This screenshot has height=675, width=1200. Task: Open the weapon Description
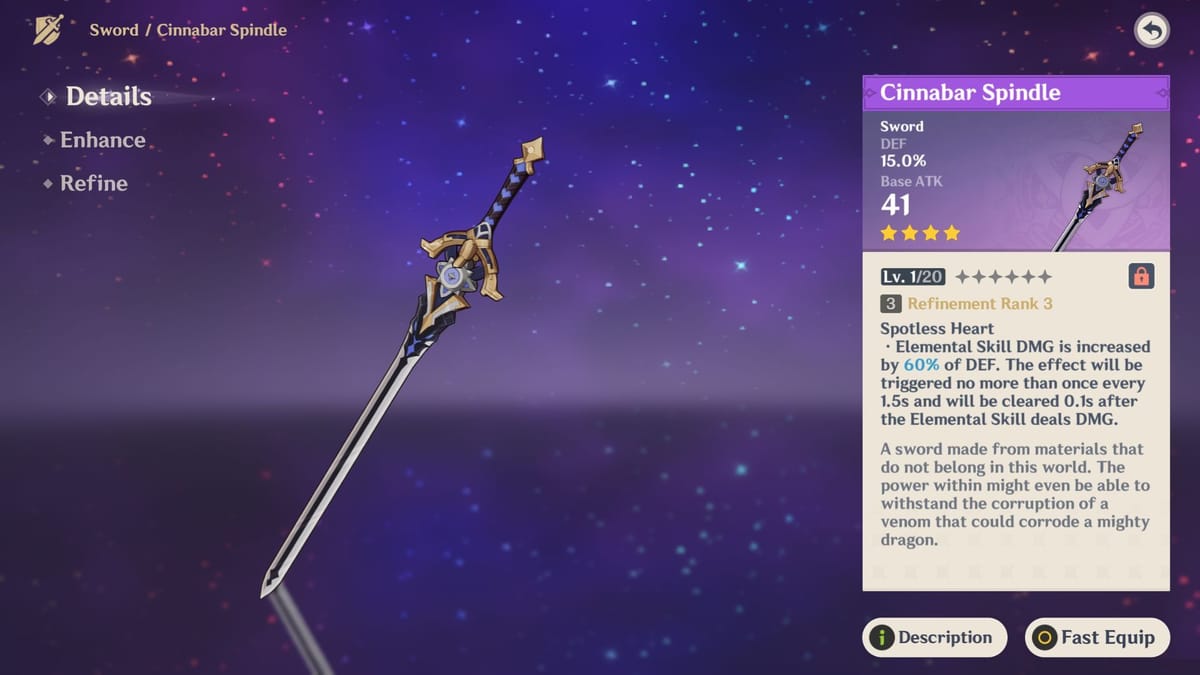pyautogui.click(x=934, y=637)
